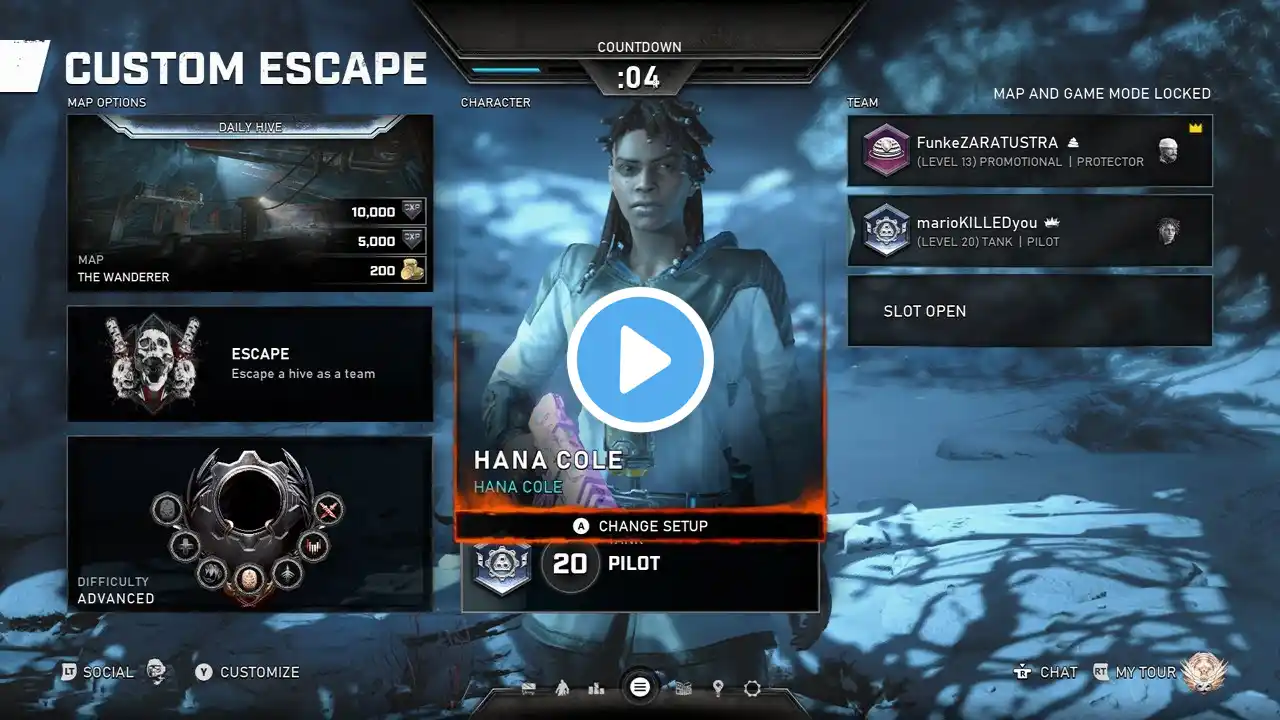Open the open-book icon in bottom bar
Viewport: 1280px width, 720px height.
(684, 688)
